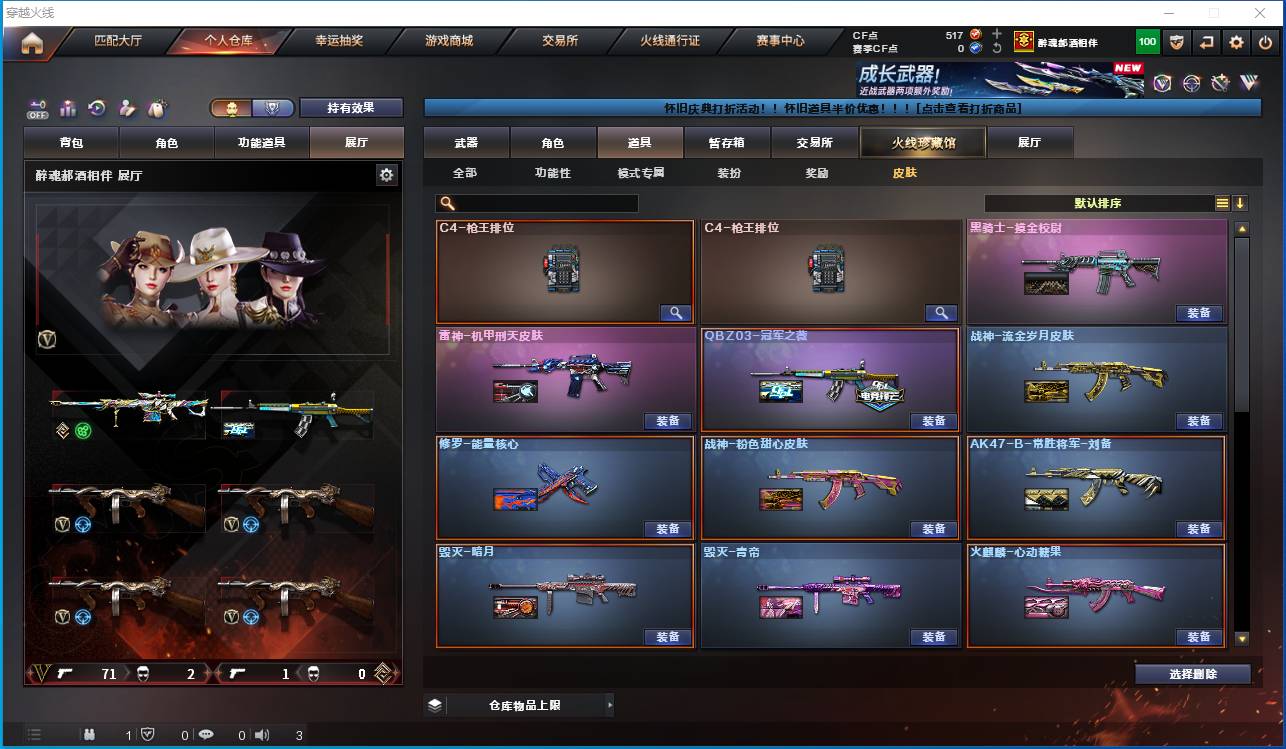The width and height of the screenshot is (1286, 749).
Task: Select the 火线珍藏馆 collection tab
Action: [x=923, y=143]
